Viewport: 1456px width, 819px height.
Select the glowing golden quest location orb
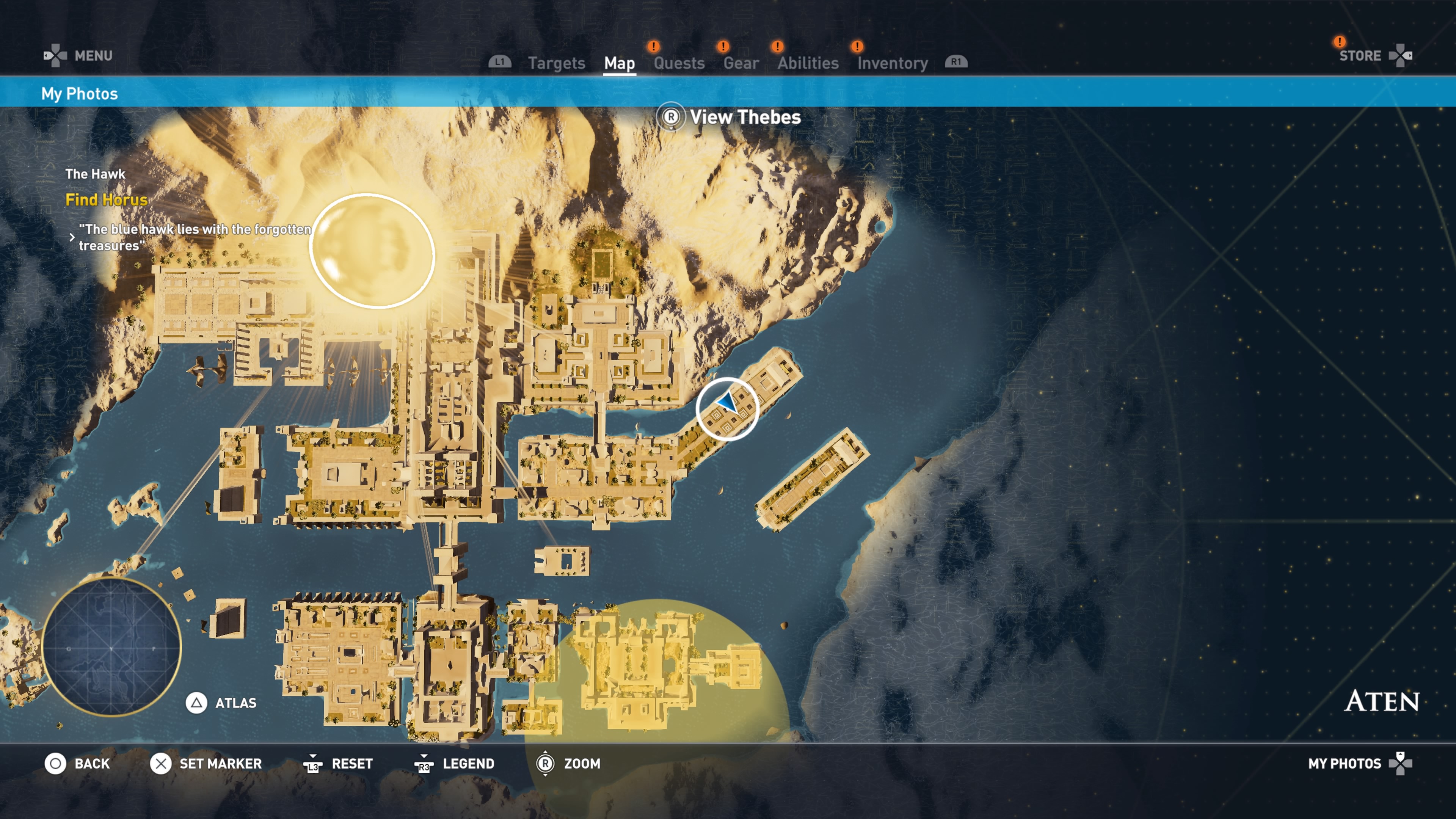click(372, 251)
